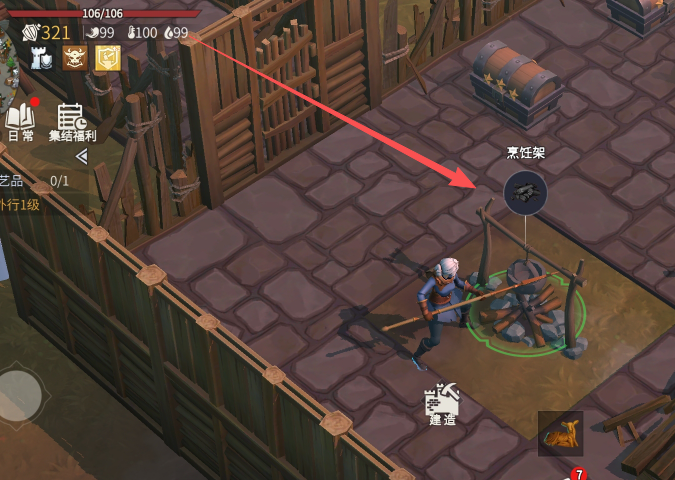Image resolution: width=675 pixels, height=480 pixels.
Task: Open the 日常 daily book menu
Action: [20, 120]
